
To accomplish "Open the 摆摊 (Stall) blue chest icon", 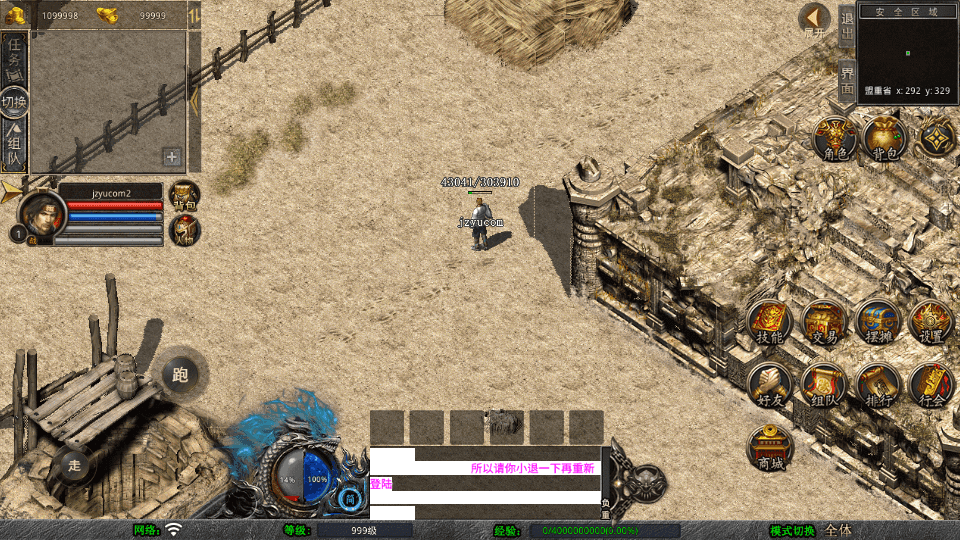I will [x=878, y=324].
